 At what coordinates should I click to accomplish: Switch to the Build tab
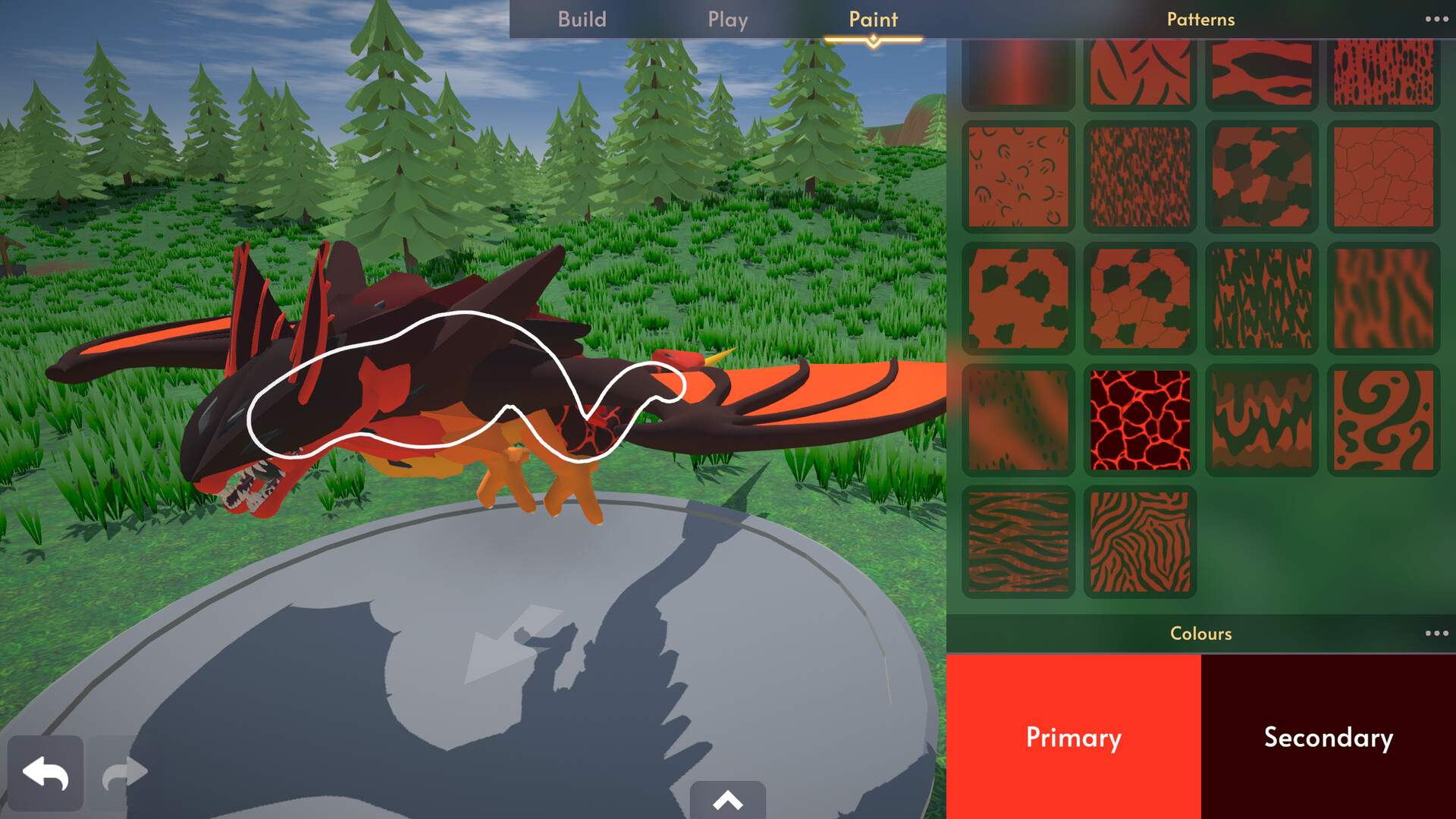pyautogui.click(x=582, y=20)
